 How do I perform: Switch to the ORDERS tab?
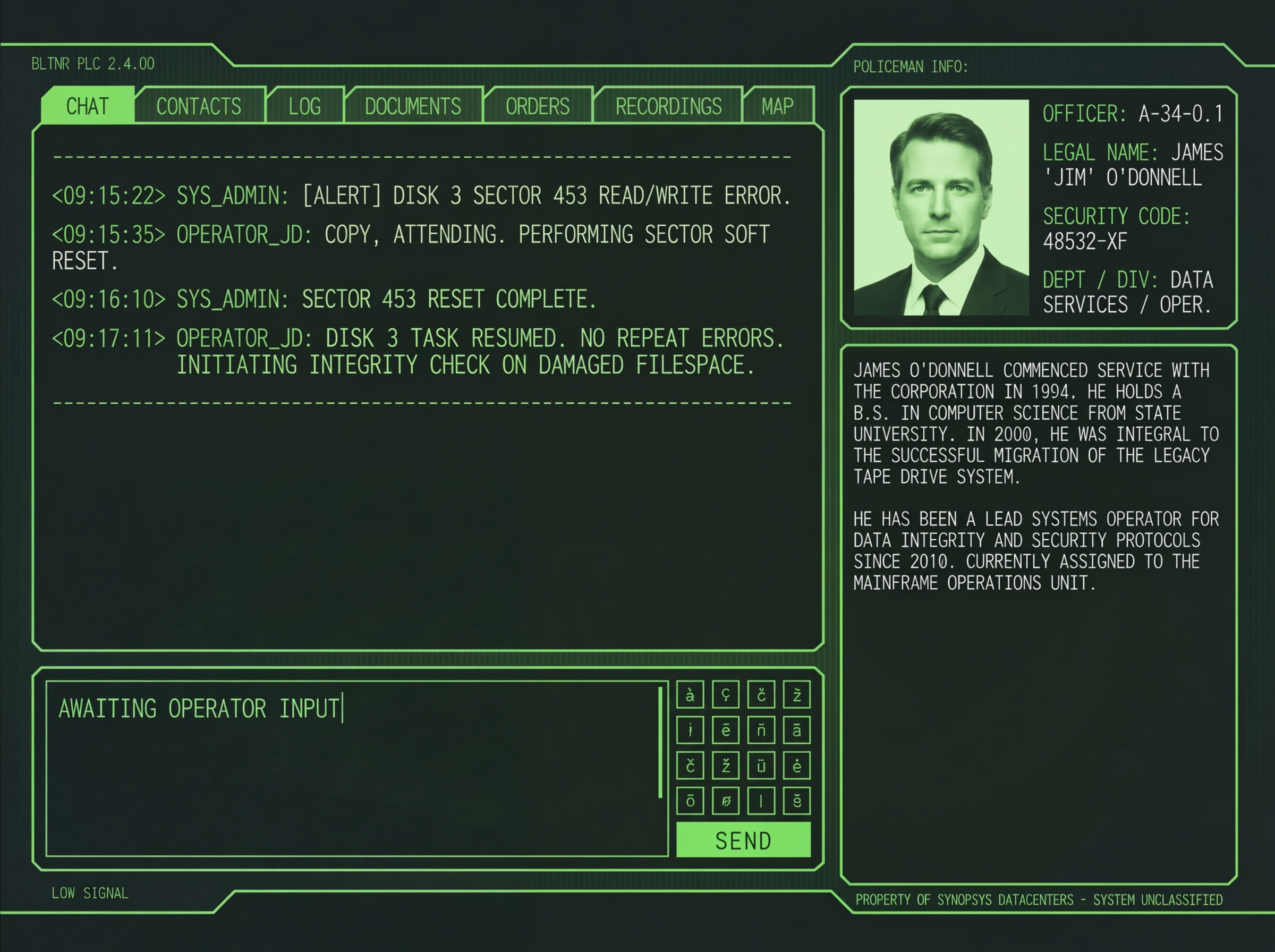pyautogui.click(x=537, y=107)
